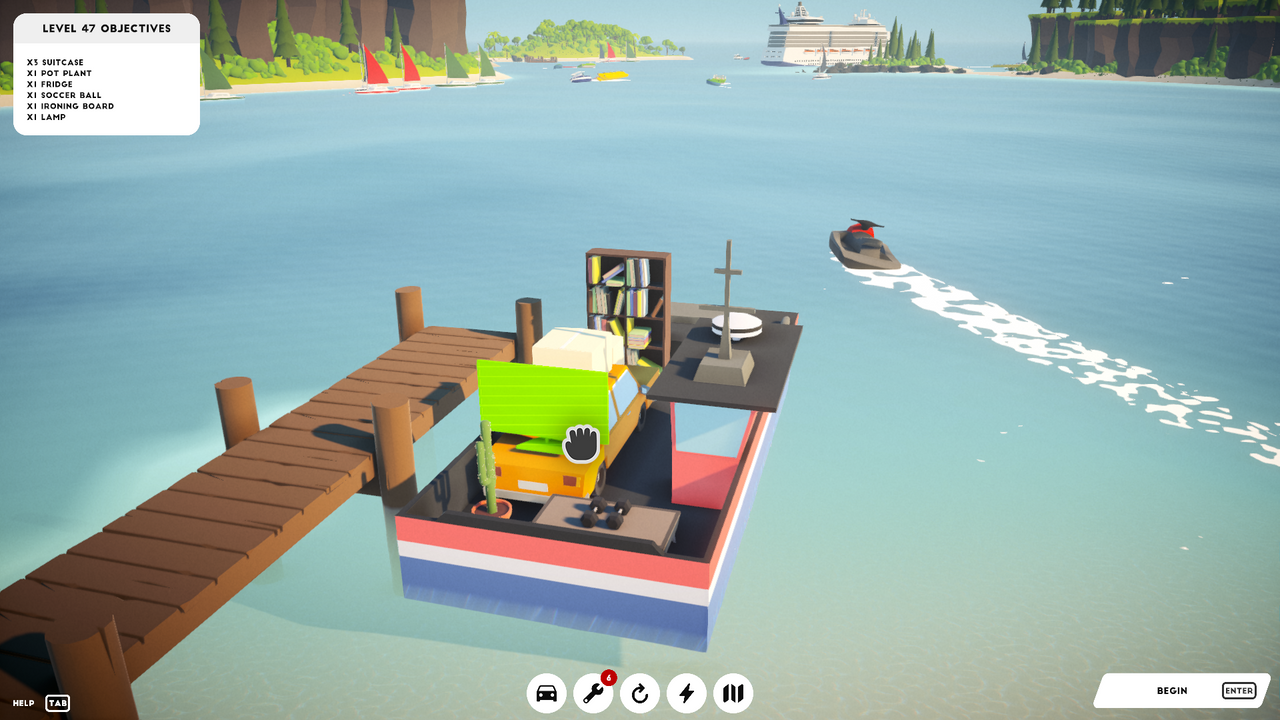The width and height of the screenshot is (1280, 720).
Task: Click the reset/redo arrow icon
Action: (639, 692)
